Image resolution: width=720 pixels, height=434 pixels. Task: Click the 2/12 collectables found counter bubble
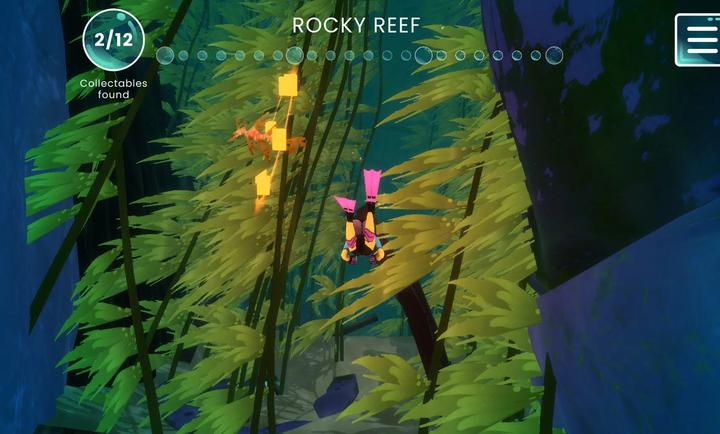coord(113,41)
